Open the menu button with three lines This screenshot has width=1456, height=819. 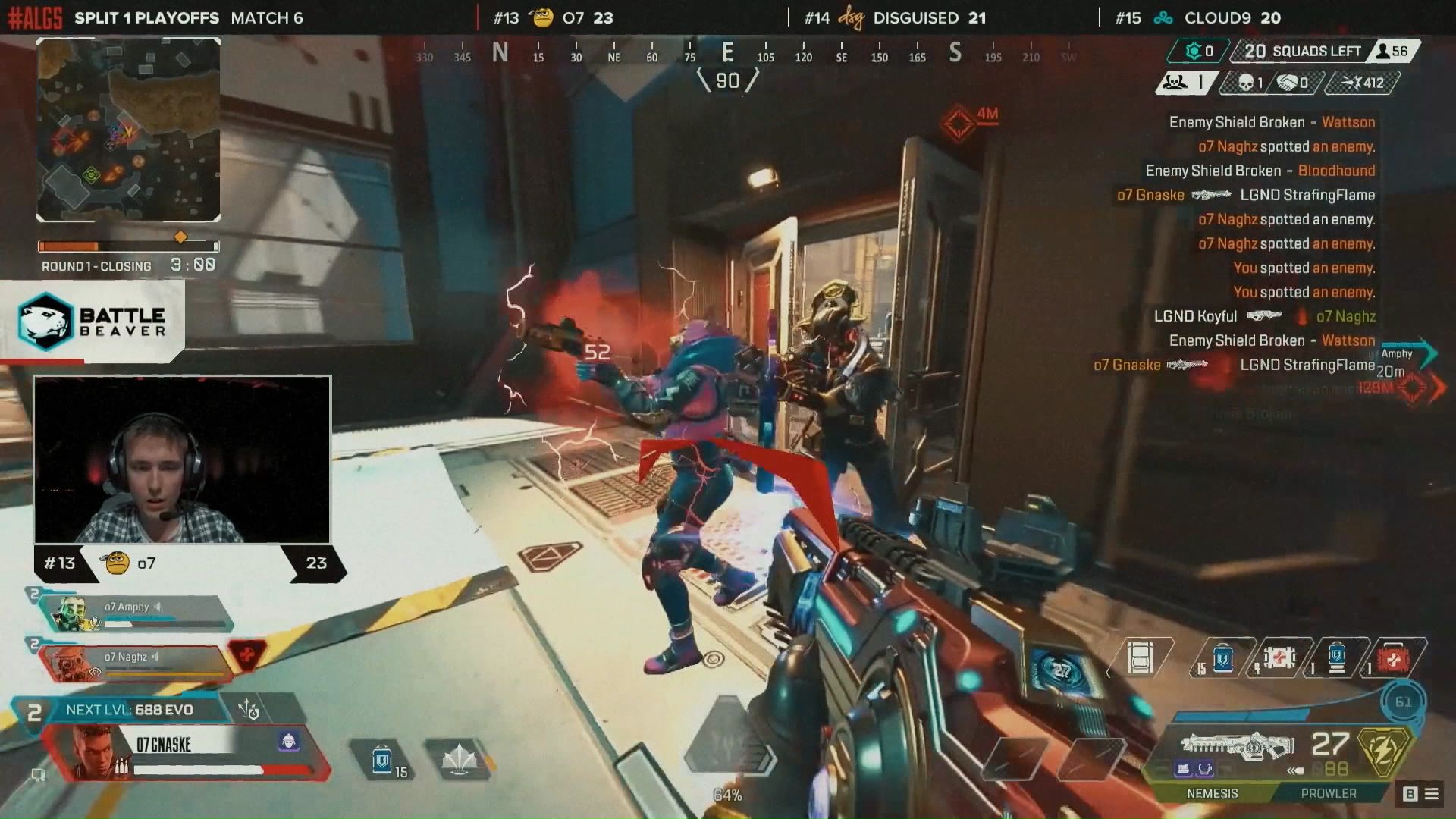point(1432,794)
